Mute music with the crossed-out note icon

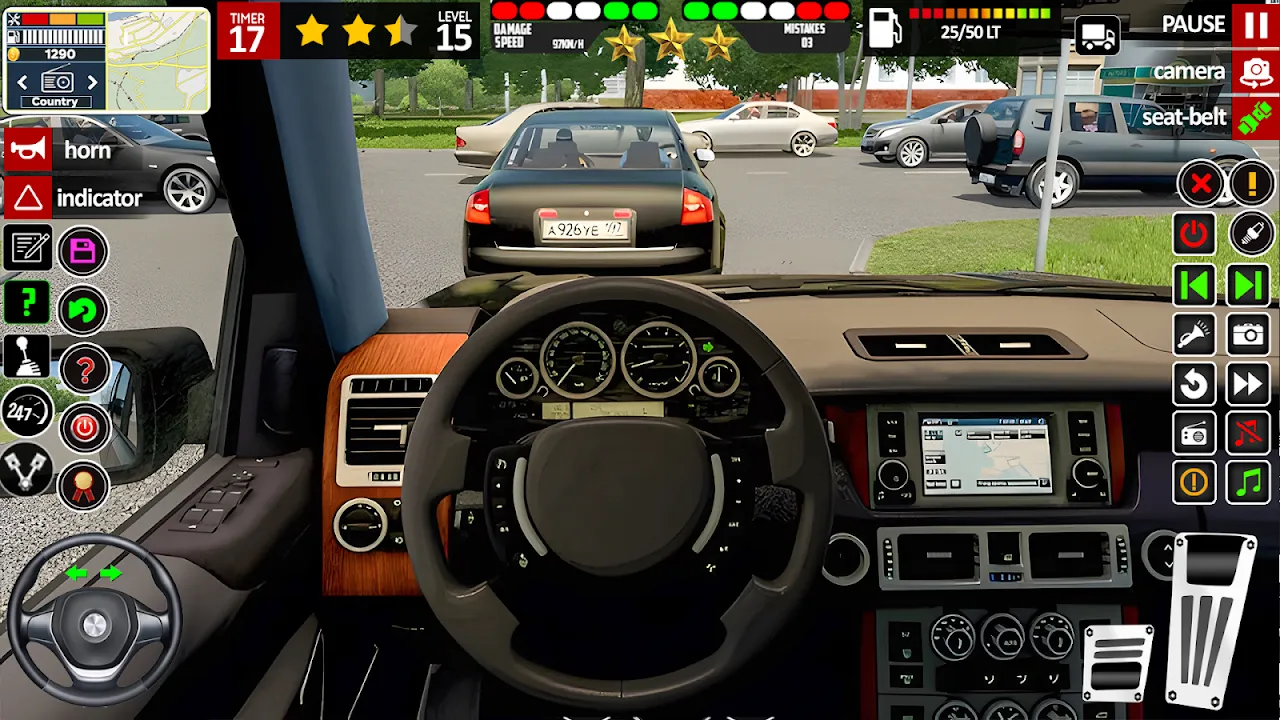coord(1249,434)
